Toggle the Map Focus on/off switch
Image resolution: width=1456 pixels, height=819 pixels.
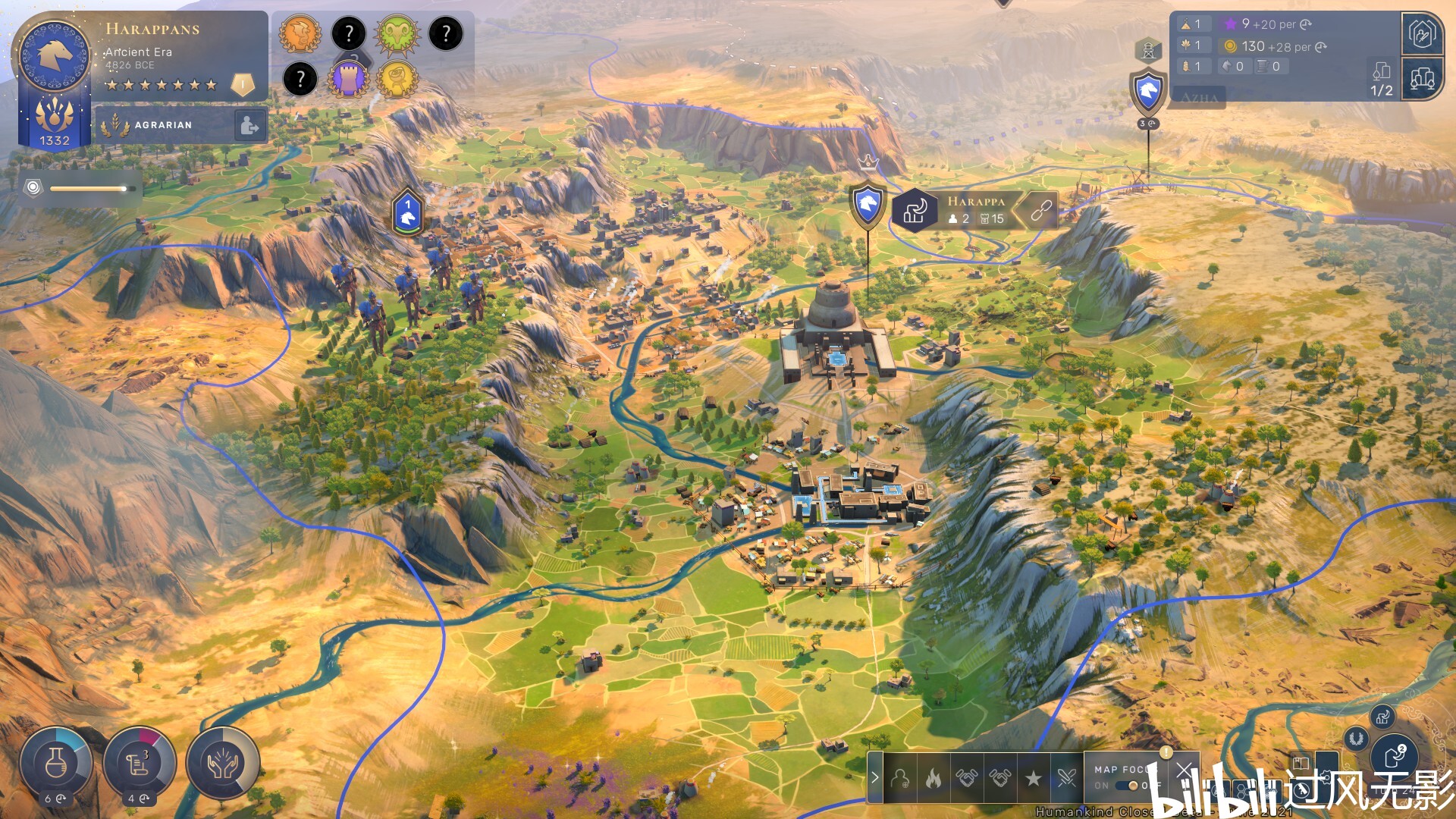1131,786
